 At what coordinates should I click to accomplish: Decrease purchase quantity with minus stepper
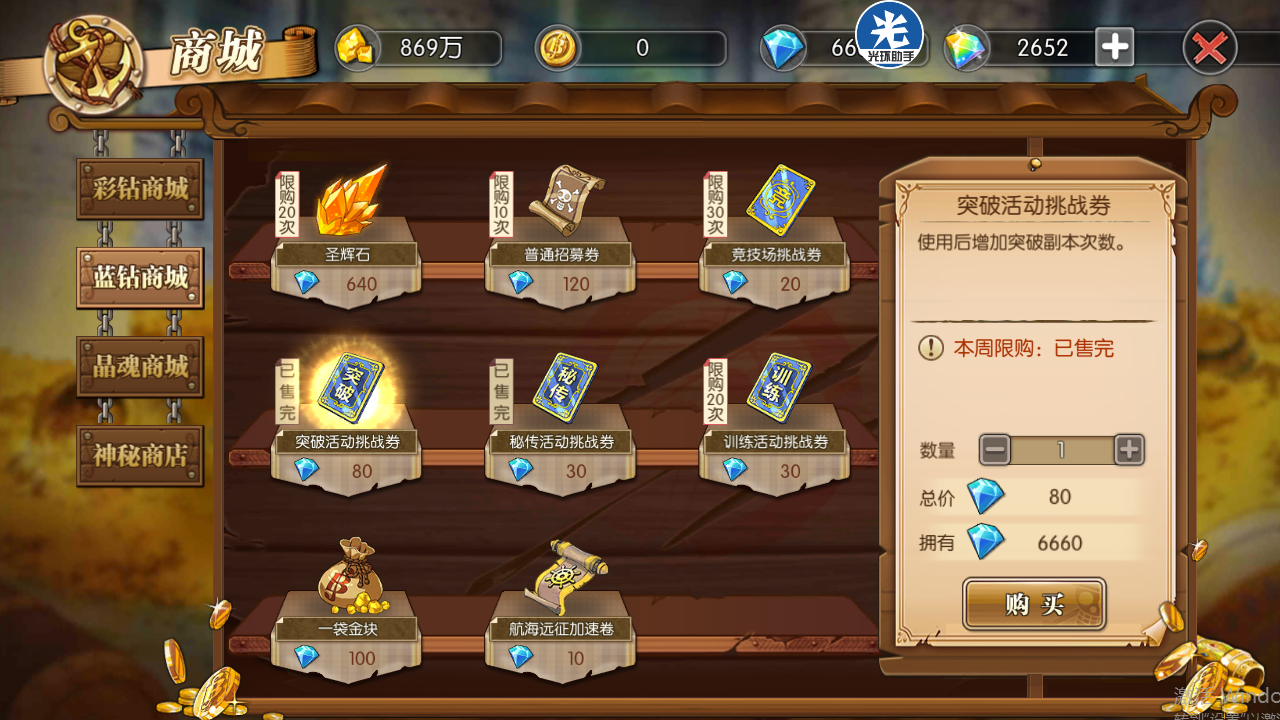995,450
